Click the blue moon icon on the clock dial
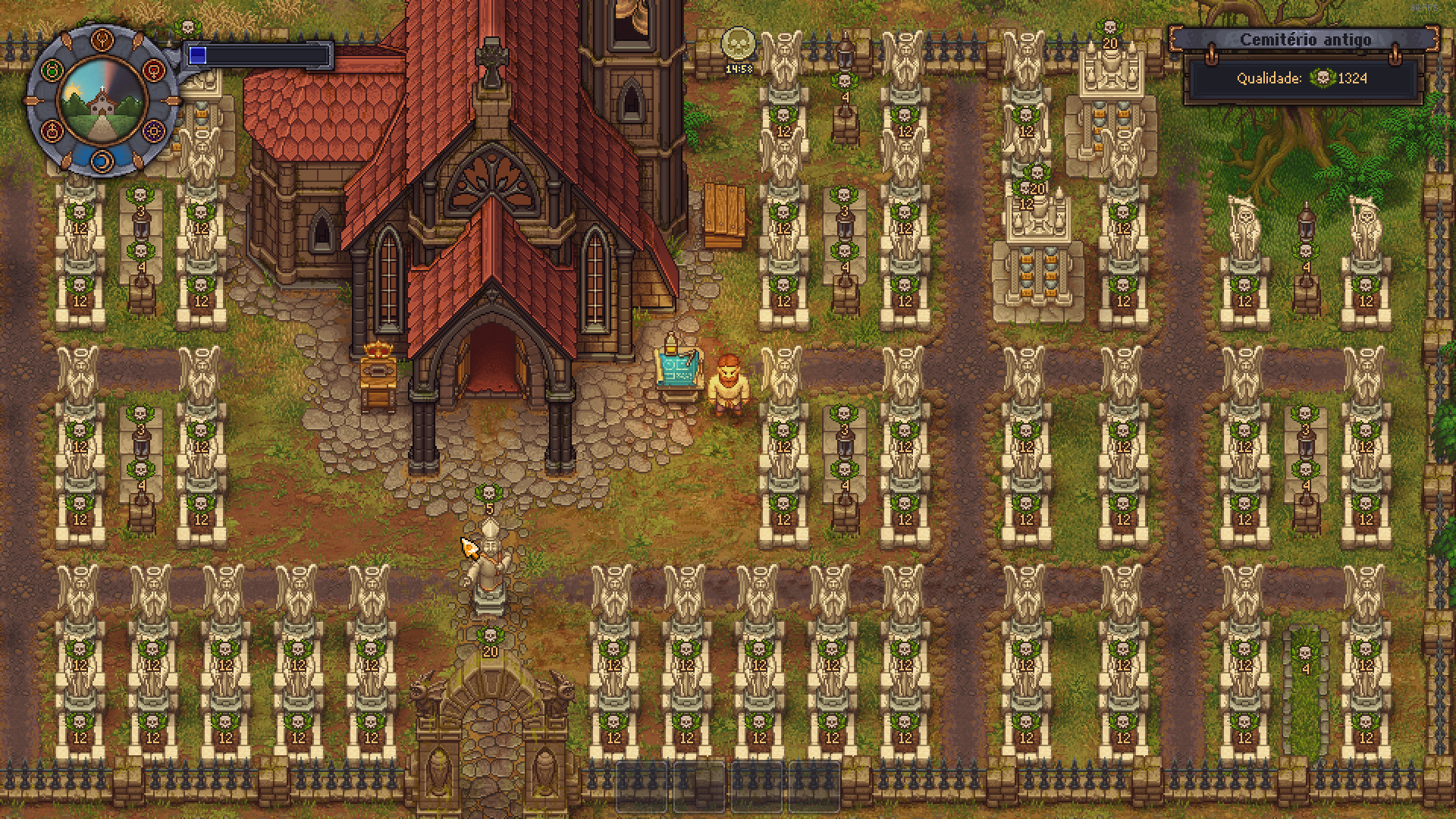Screen dimensions: 1456x819 click(x=102, y=161)
